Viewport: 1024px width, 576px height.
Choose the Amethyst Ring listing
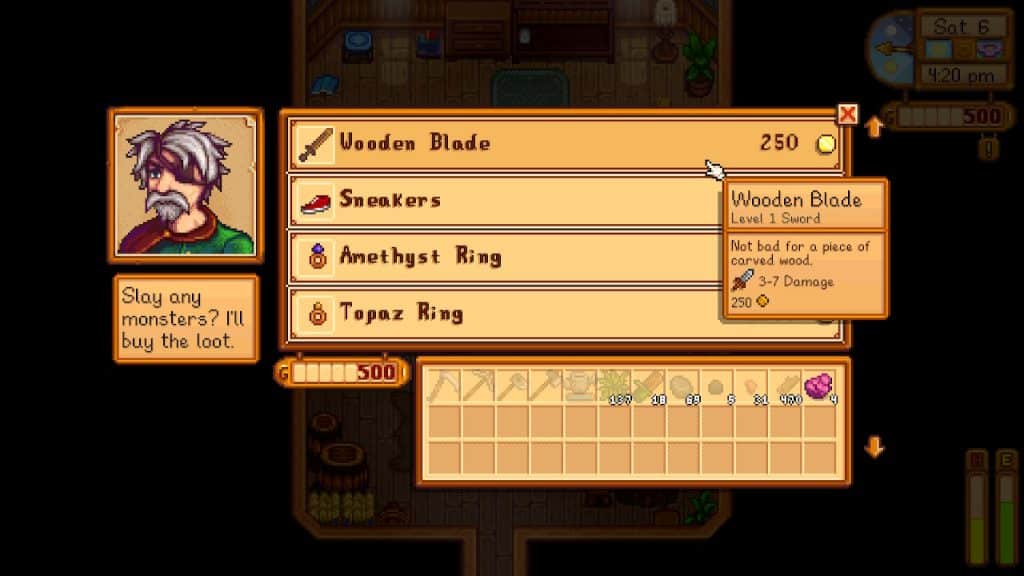point(500,257)
